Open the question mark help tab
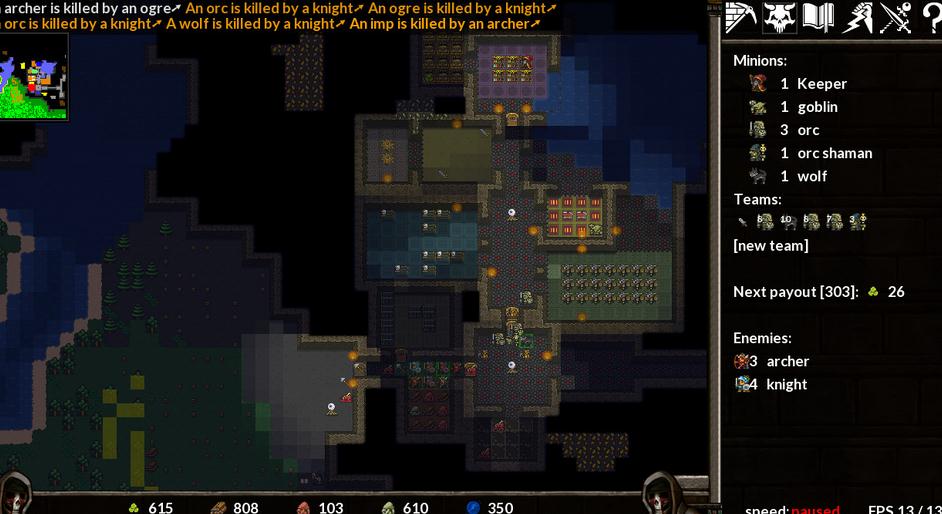This screenshot has height=514, width=942. pyautogui.click(x=930, y=18)
